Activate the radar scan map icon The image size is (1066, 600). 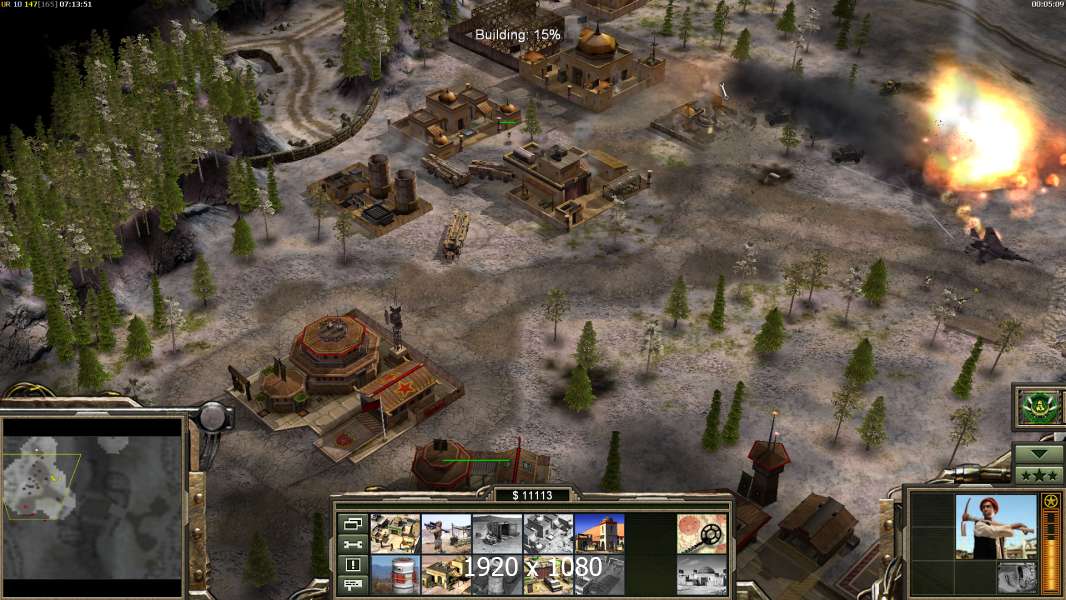[x=702, y=533]
